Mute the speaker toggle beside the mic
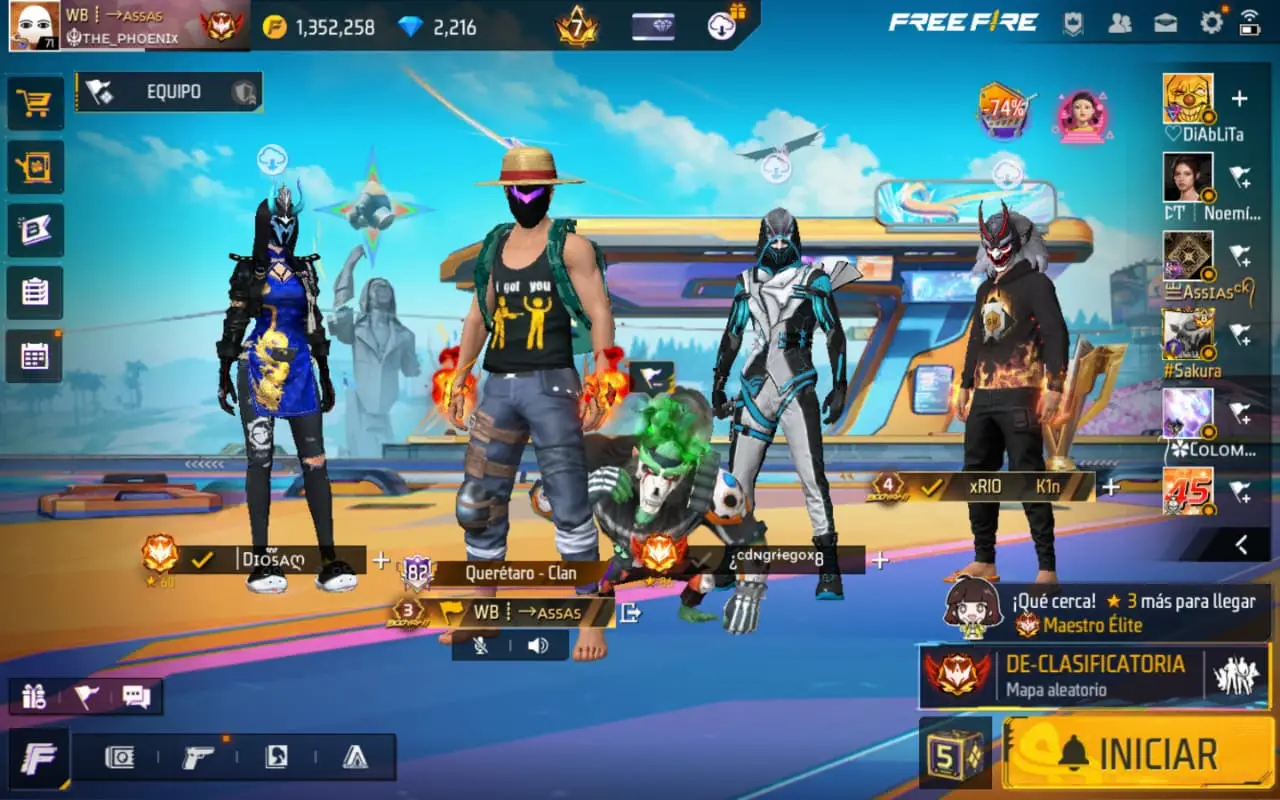Viewport: 1280px width, 800px height. [x=539, y=646]
